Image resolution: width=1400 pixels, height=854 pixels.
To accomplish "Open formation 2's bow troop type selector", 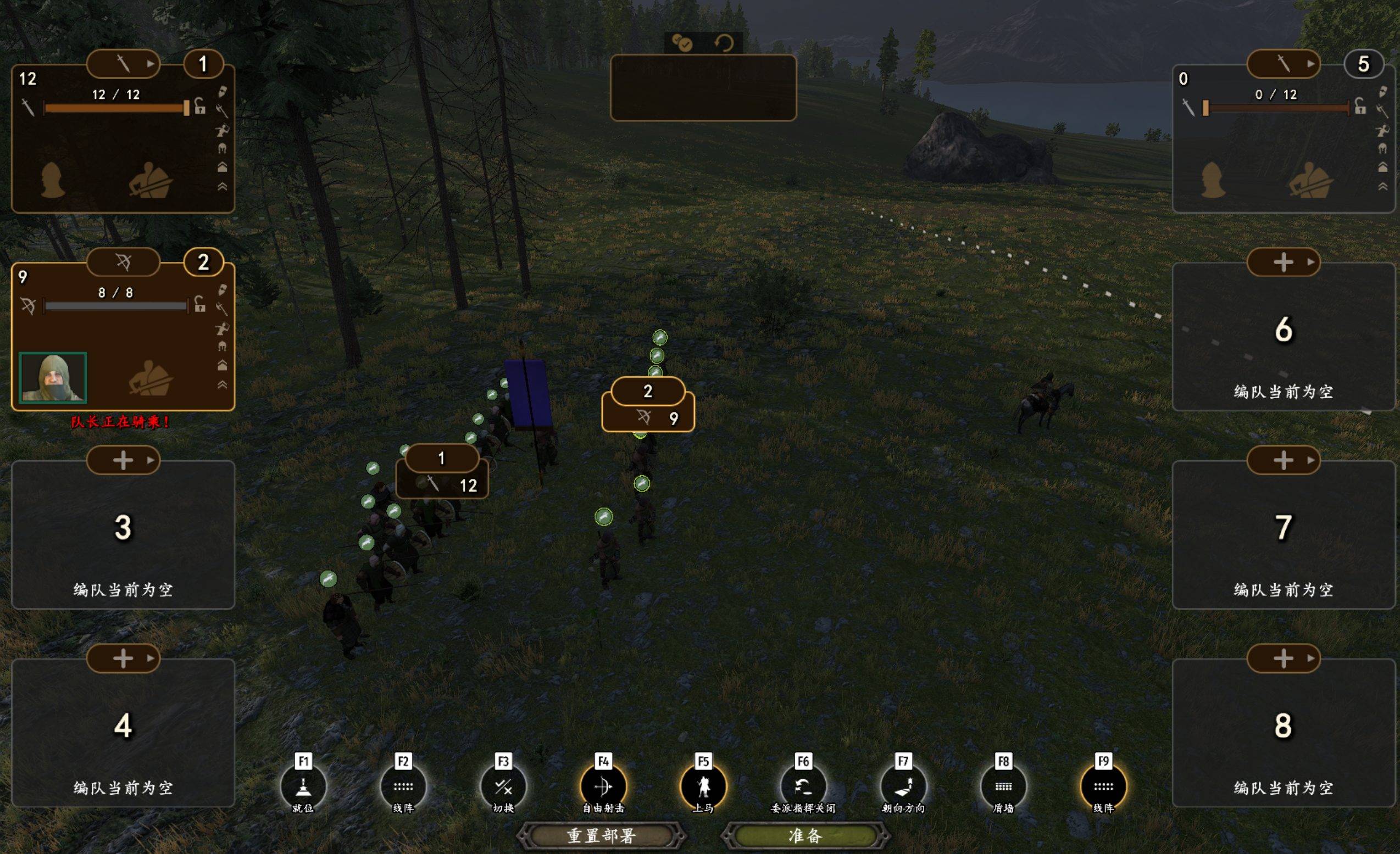I will [123, 262].
